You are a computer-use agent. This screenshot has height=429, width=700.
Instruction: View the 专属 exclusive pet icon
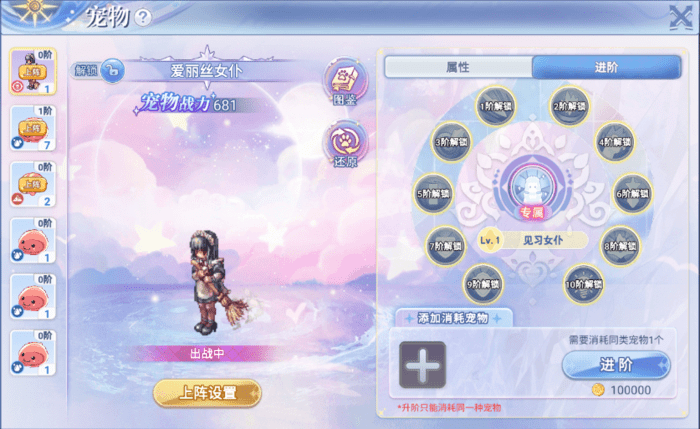(x=532, y=188)
